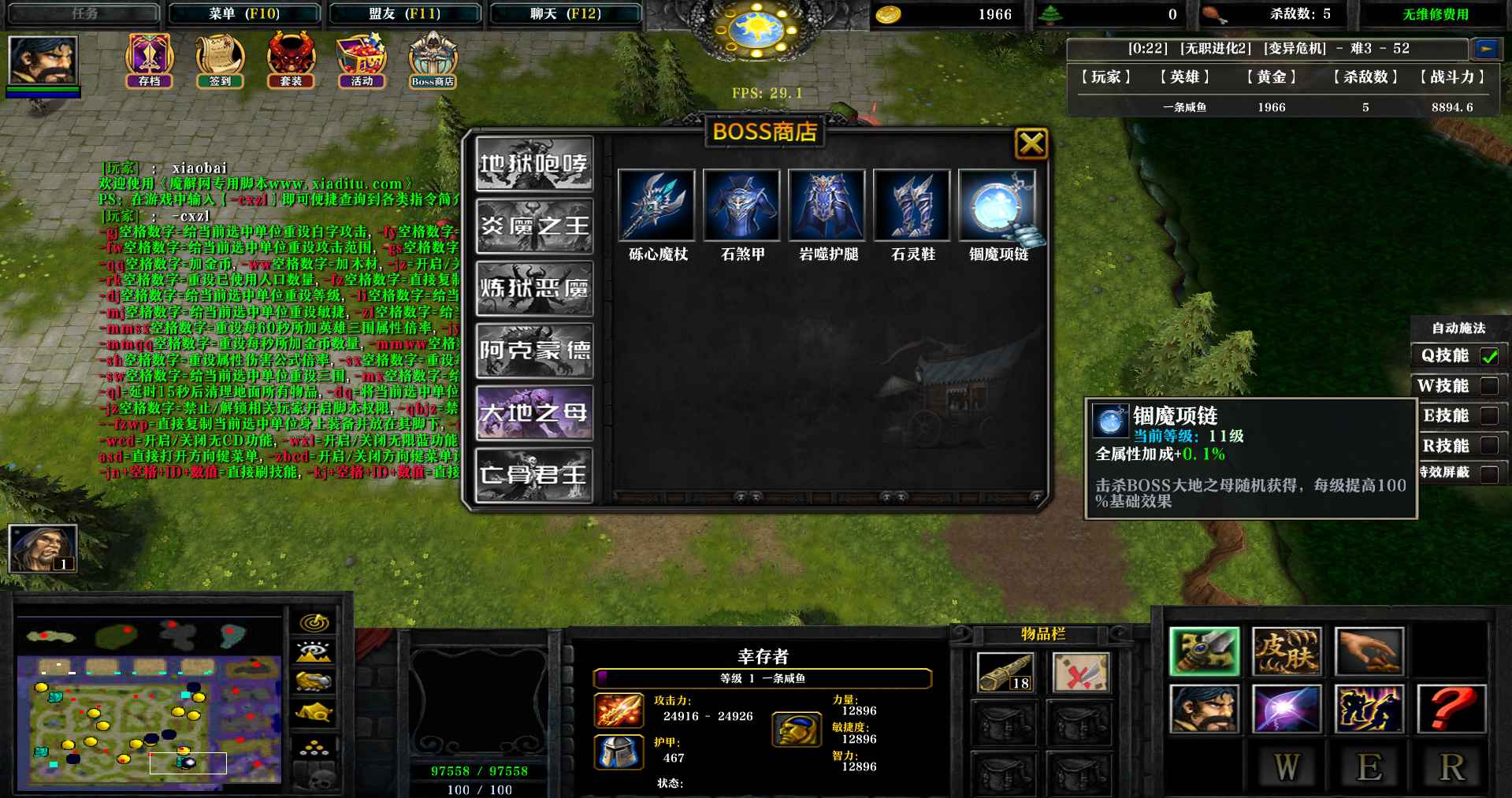Click the 石灵鞋 boots item
Viewport: 1512px width, 798px height.
pyautogui.click(x=912, y=206)
